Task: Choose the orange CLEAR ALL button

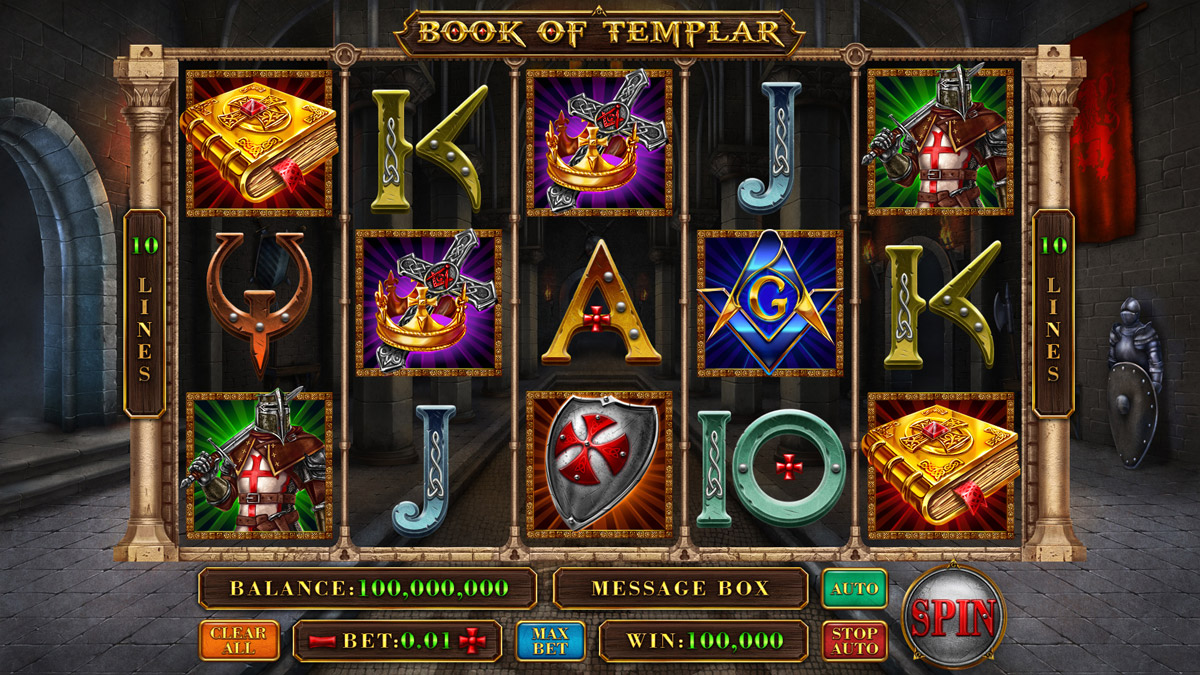Action: [239, 641]
